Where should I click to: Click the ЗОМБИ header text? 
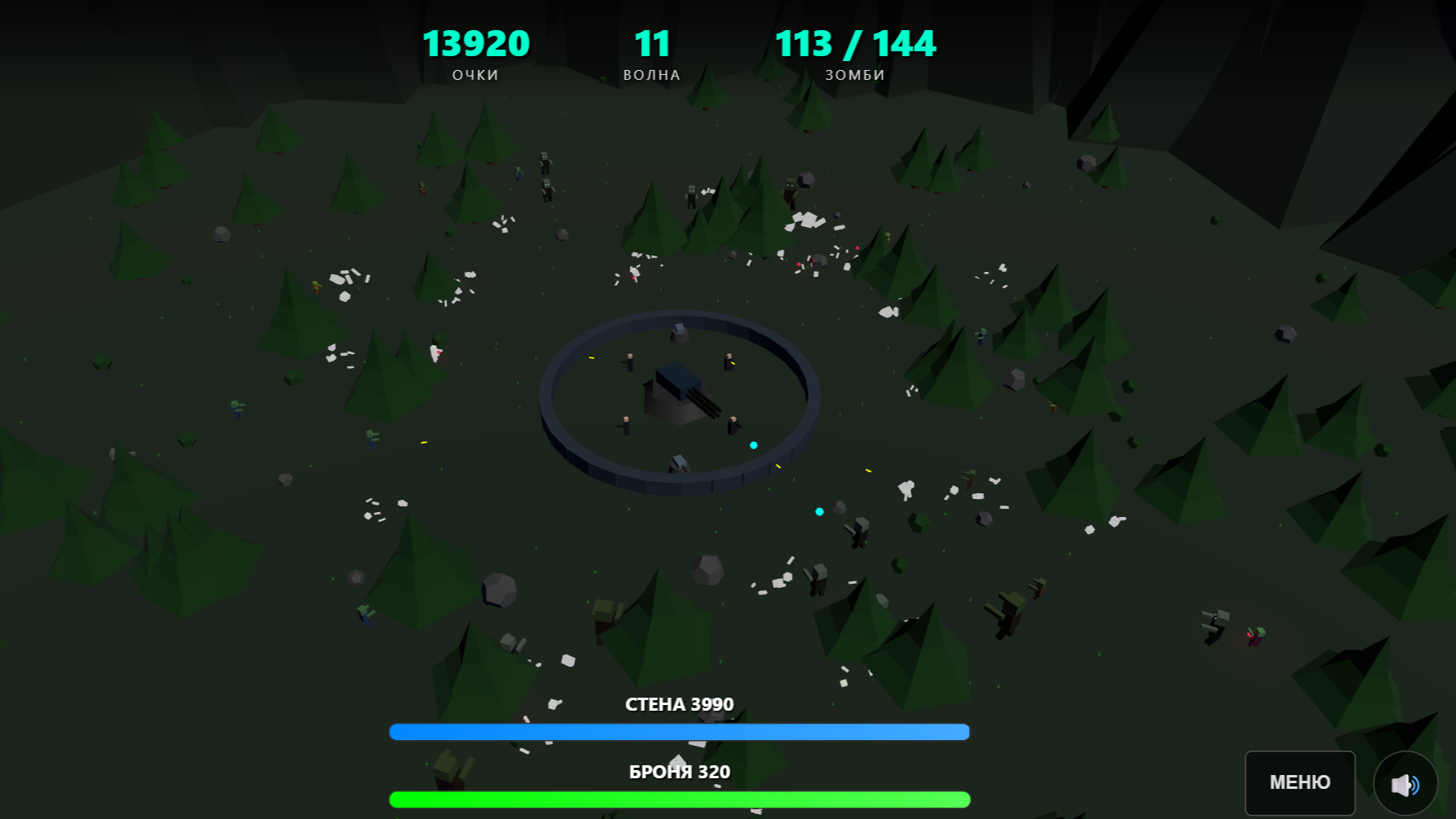click(x=854, y=75)
